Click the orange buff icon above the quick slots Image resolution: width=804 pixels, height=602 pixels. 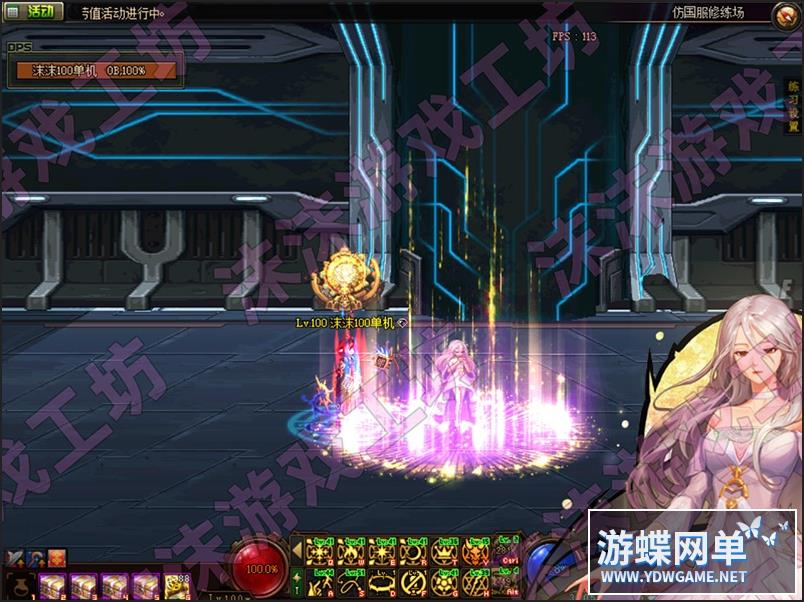coord(57,558)
